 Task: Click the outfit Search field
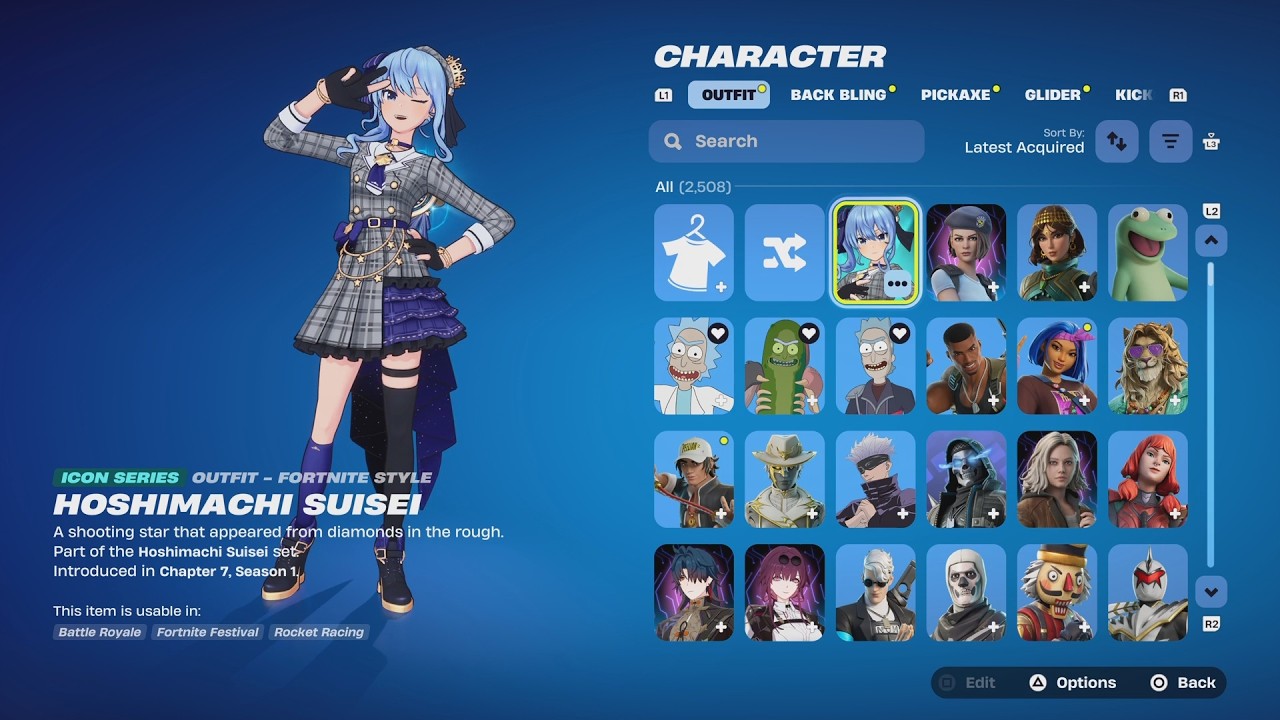[x=786, y=141]
